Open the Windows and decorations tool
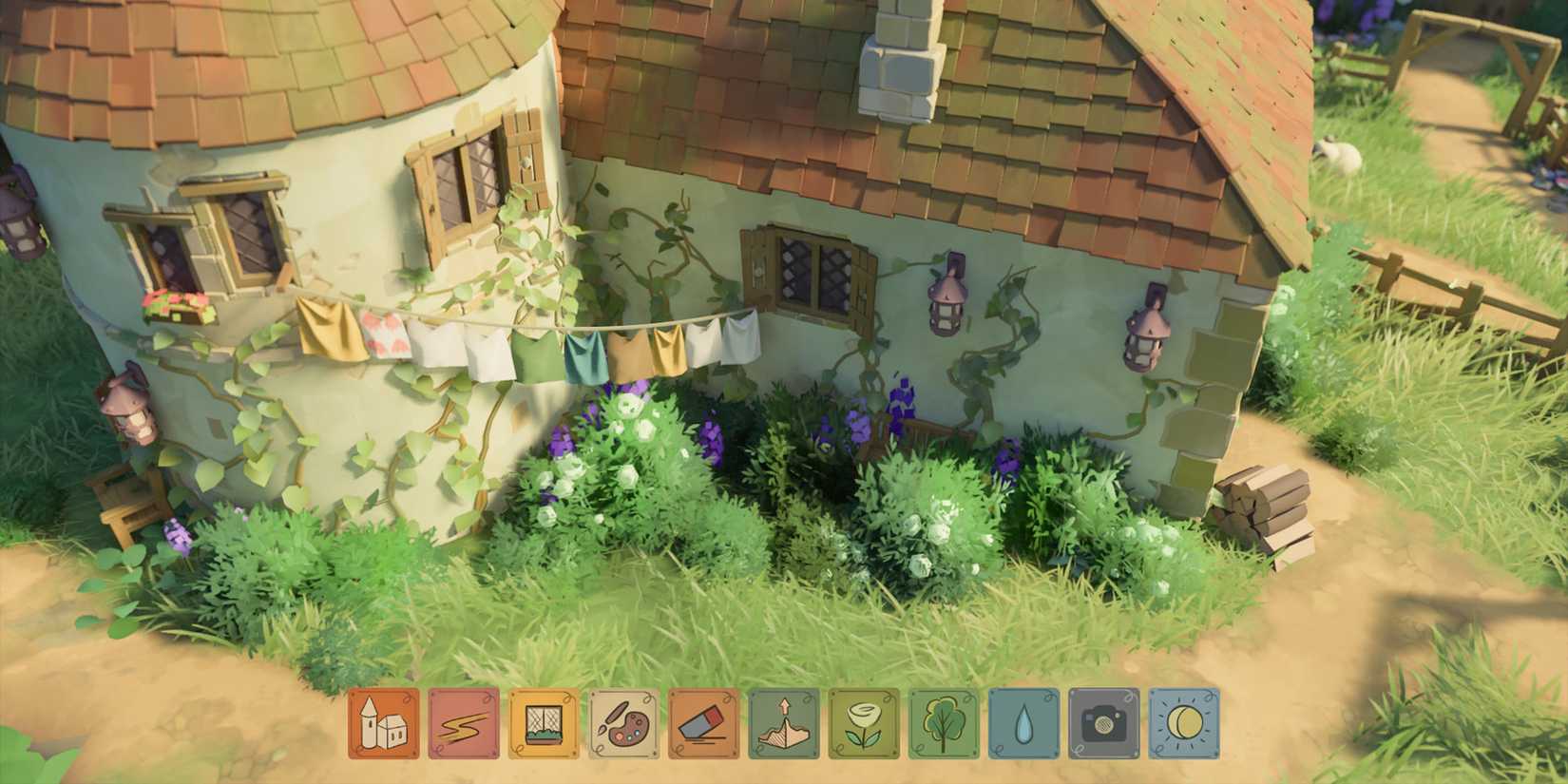1568x784 pixels. tap(545, 722)
